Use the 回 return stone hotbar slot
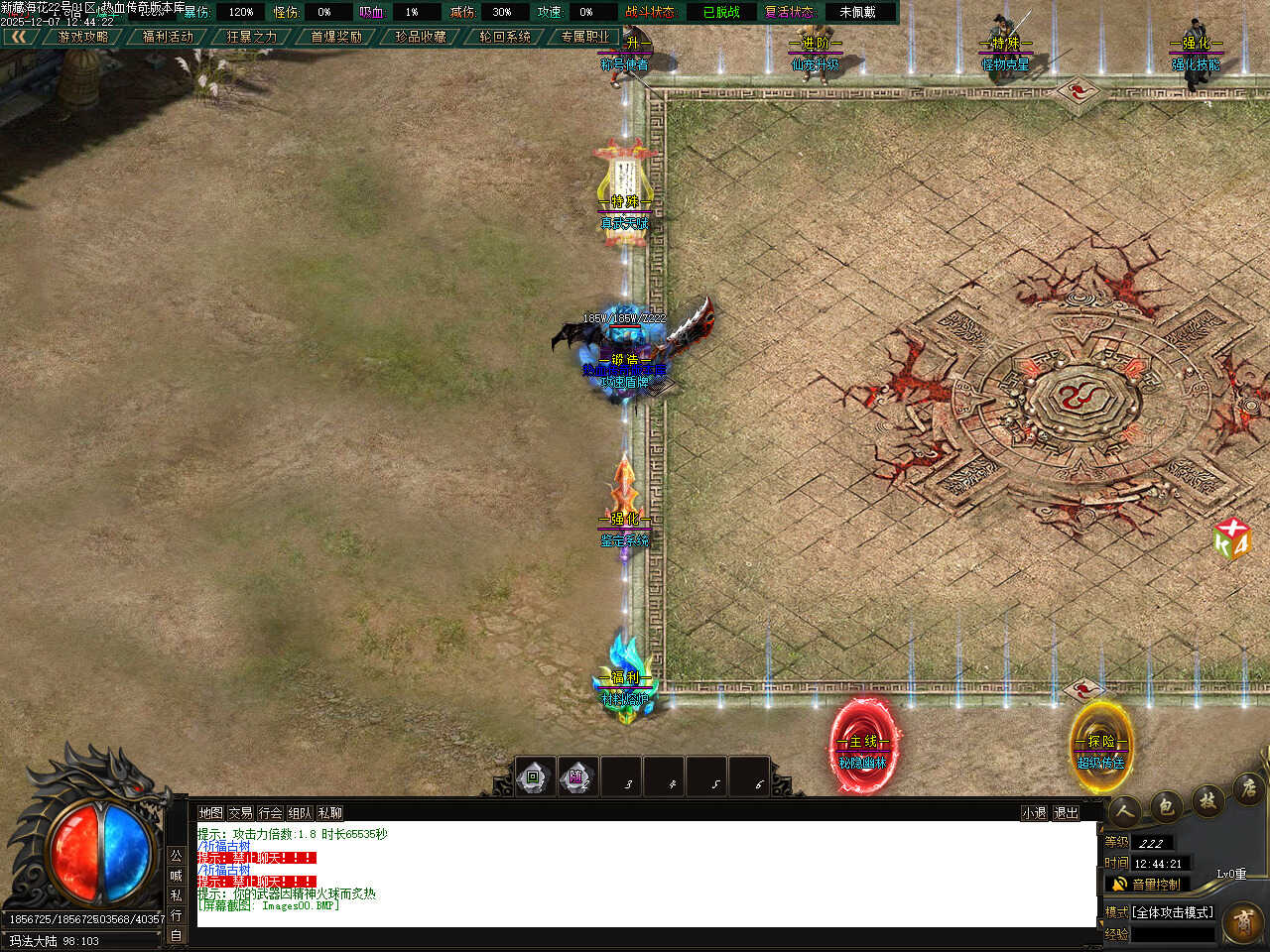The height and width of the screenshot is (952, 1270). tap(533, 777)
